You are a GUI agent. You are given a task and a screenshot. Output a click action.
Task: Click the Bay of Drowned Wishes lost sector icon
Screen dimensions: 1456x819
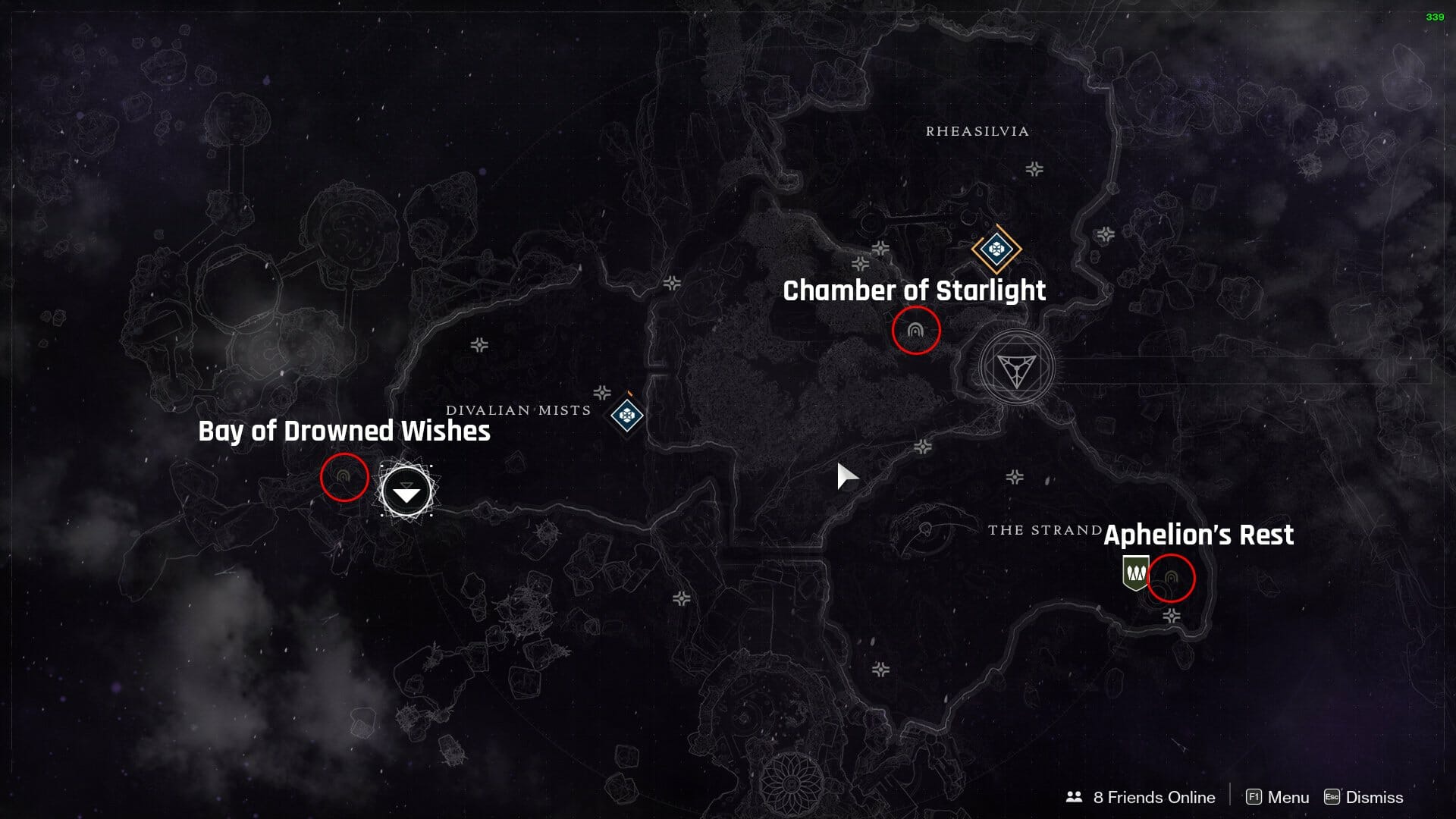pos(344,477)
